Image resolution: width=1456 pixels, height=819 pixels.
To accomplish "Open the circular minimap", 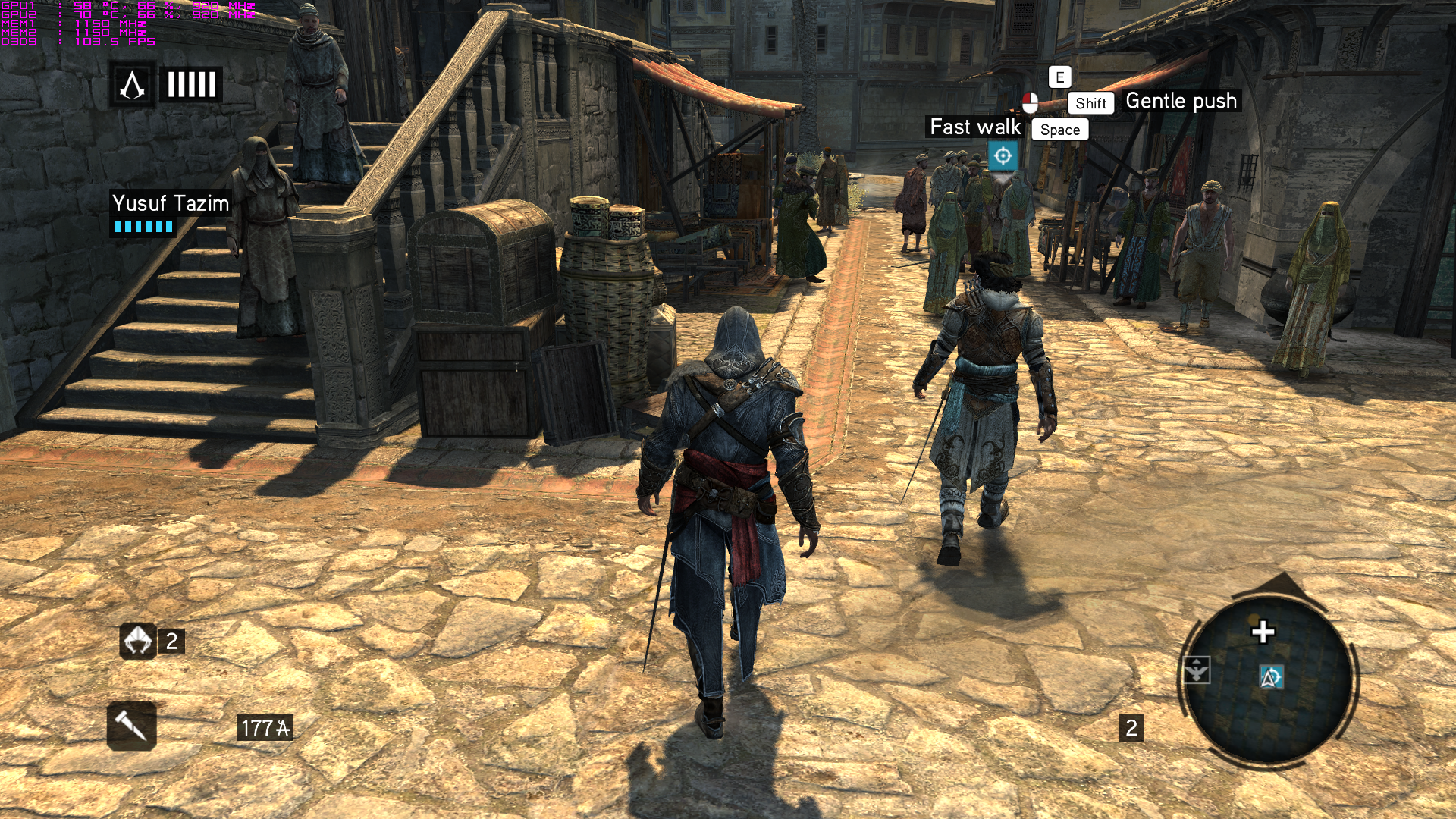I will pos(1268,677).
